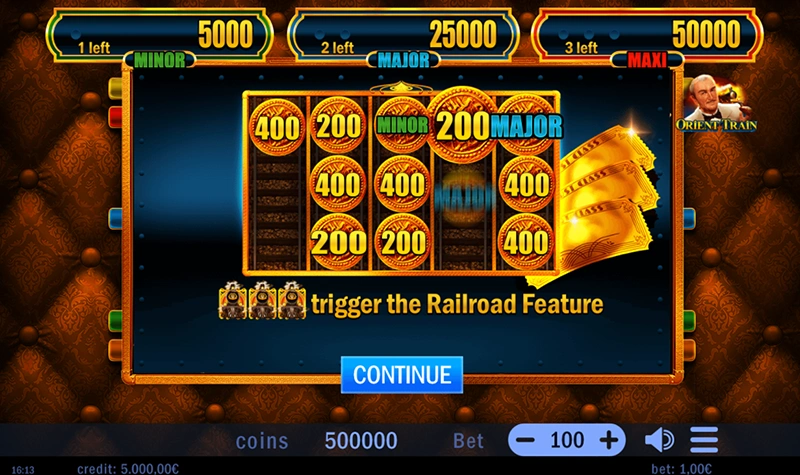Open the Orient Train game logo
This screenshot has width=800, height=475.
[x=716, y=105]
